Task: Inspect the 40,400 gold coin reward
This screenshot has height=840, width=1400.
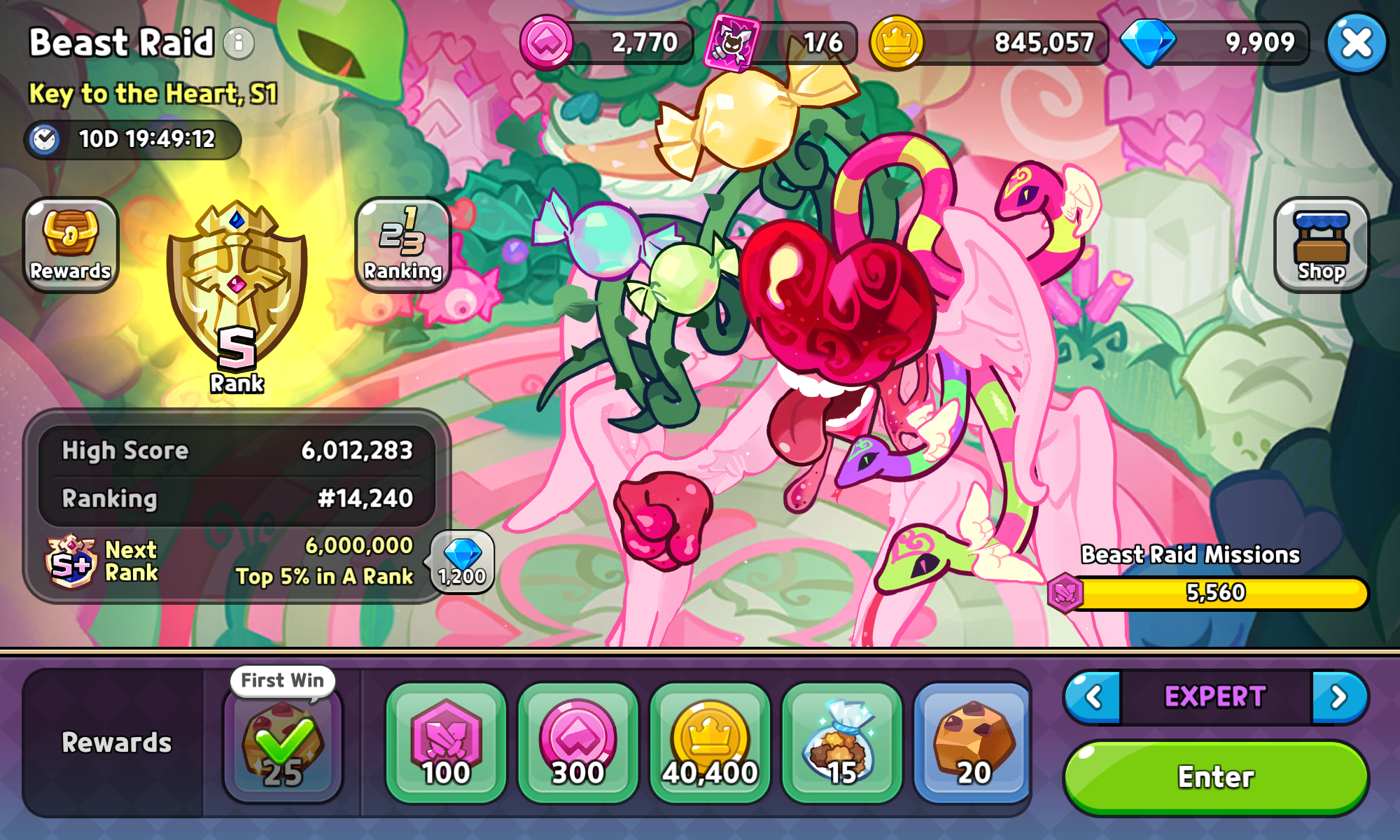Action: (710, 743)
